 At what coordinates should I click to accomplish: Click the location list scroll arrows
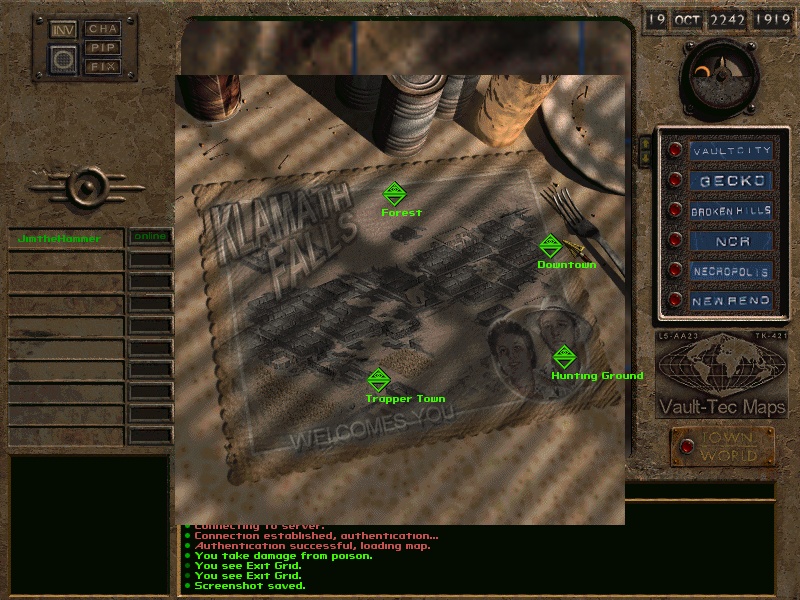click(645, 150)
